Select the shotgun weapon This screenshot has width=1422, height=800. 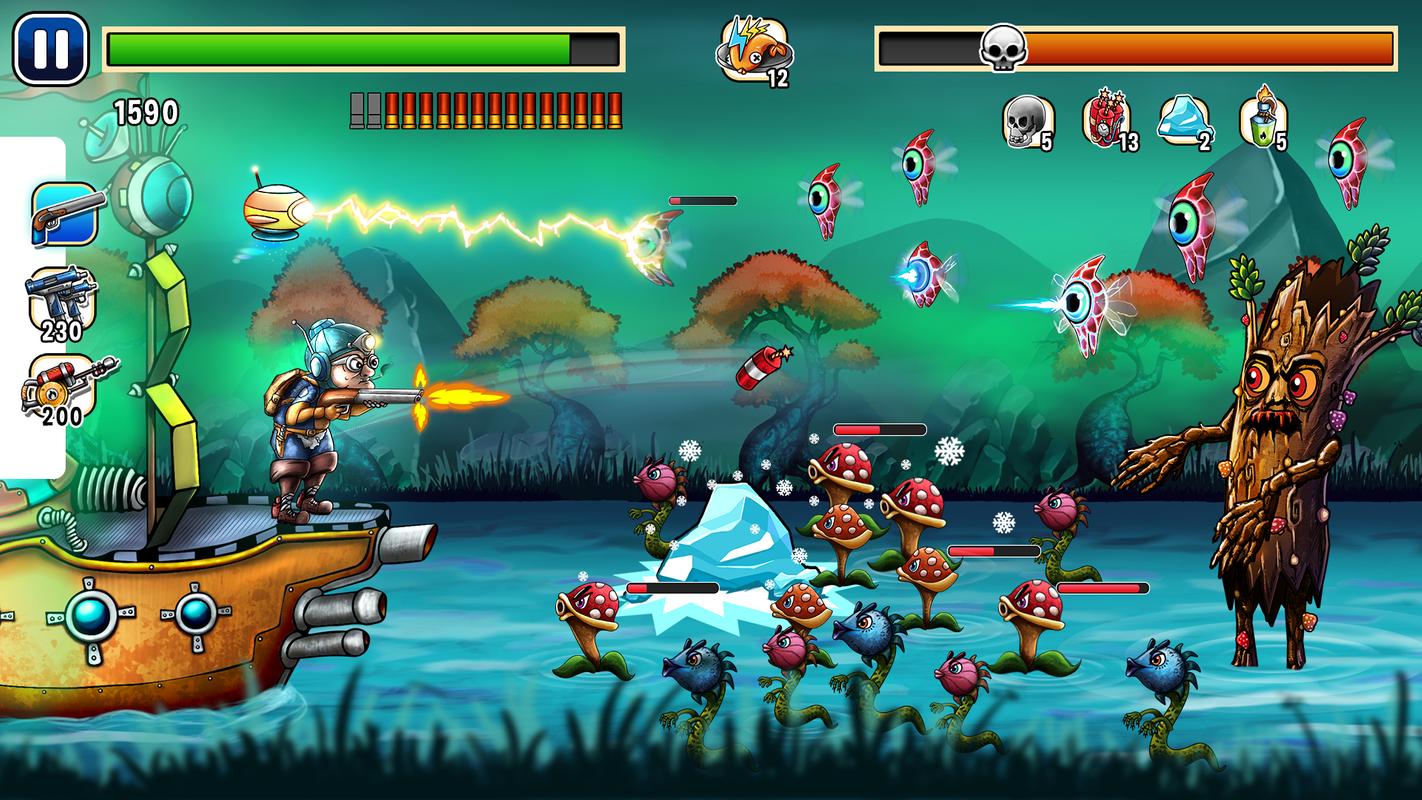pyautogui.click(x=66, y=213)
